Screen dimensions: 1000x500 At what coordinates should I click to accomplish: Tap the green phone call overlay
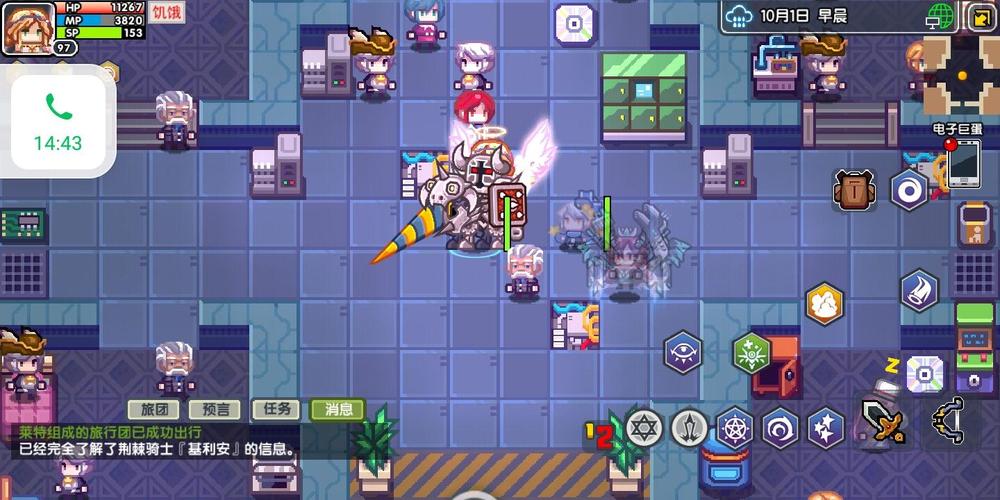pyautogui.click(x=58, y=121)
